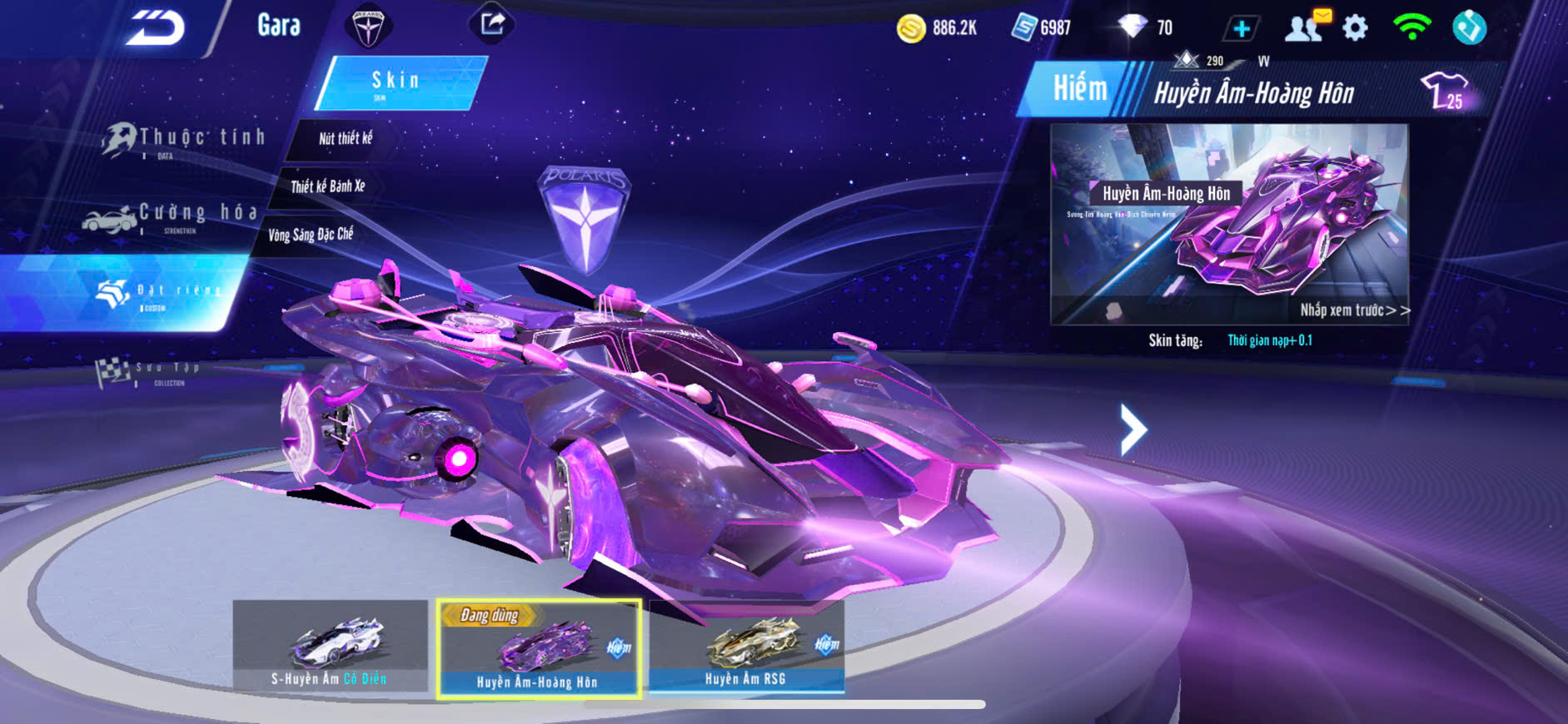
Task: Open the Sưu Tập collection section
Action: [150, 372]
